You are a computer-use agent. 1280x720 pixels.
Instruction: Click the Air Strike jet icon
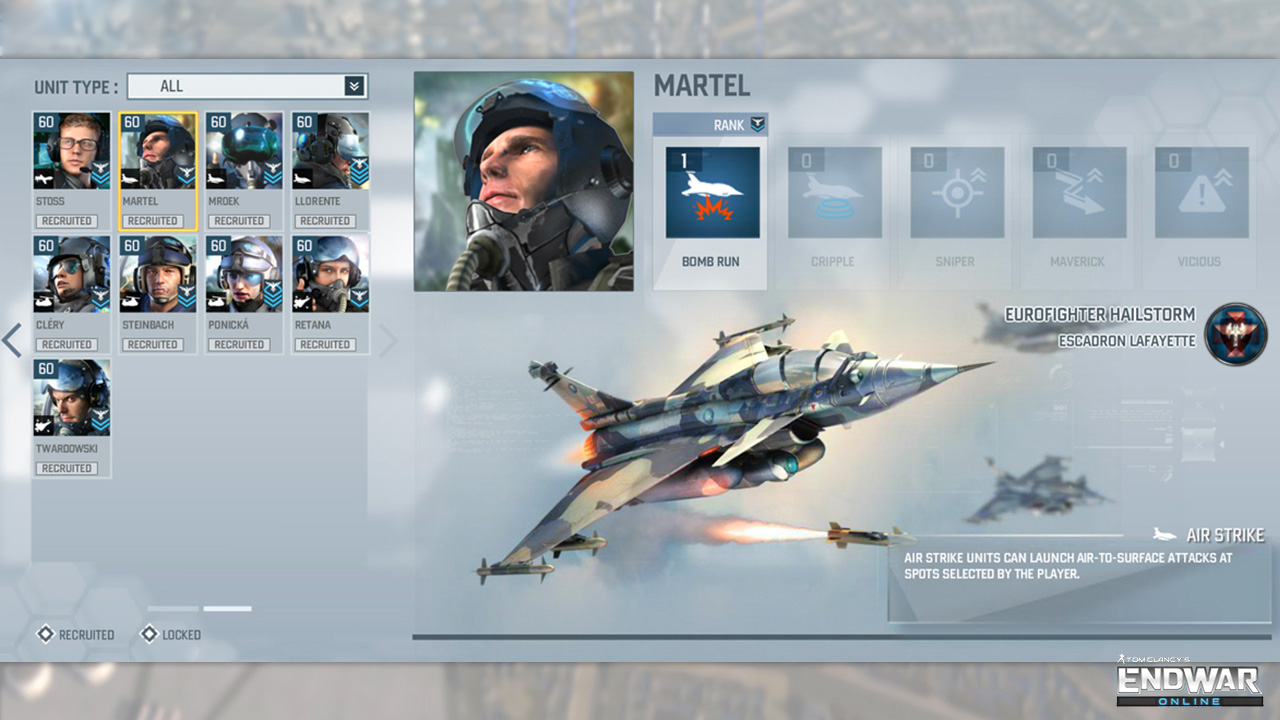(x=1162, y=534)
